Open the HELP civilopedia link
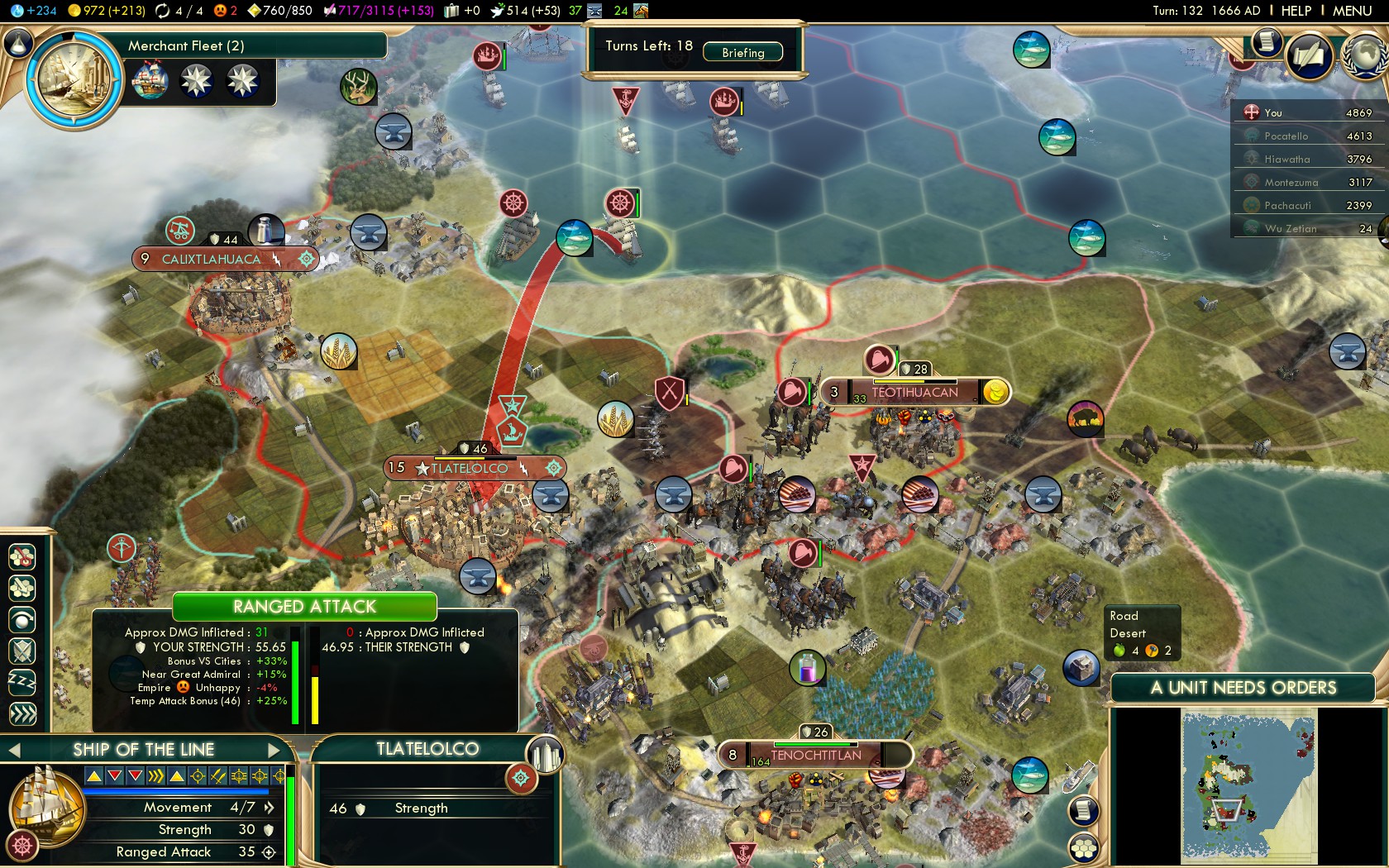1389x868 pixels. [1296, 11]
